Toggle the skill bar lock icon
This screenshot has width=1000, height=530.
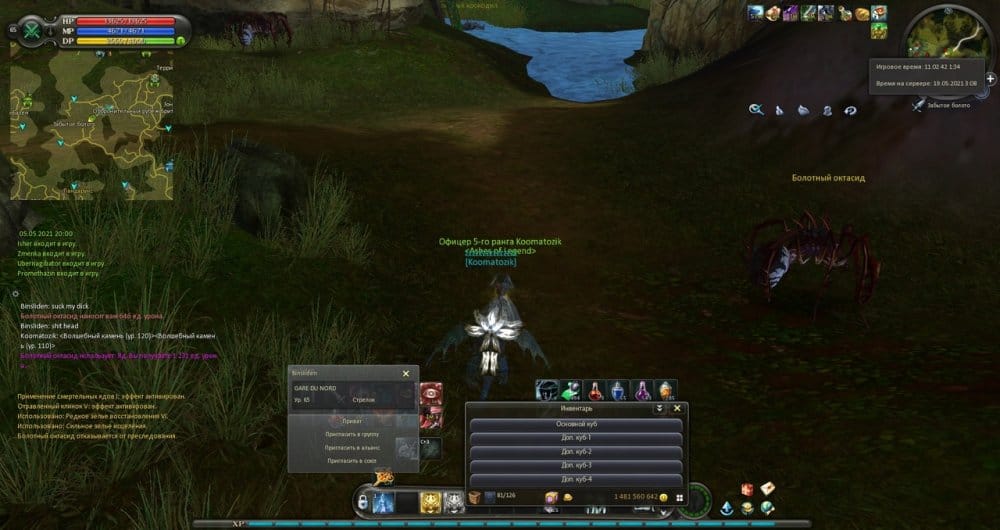pyautogui.click(x=362, y=503)
